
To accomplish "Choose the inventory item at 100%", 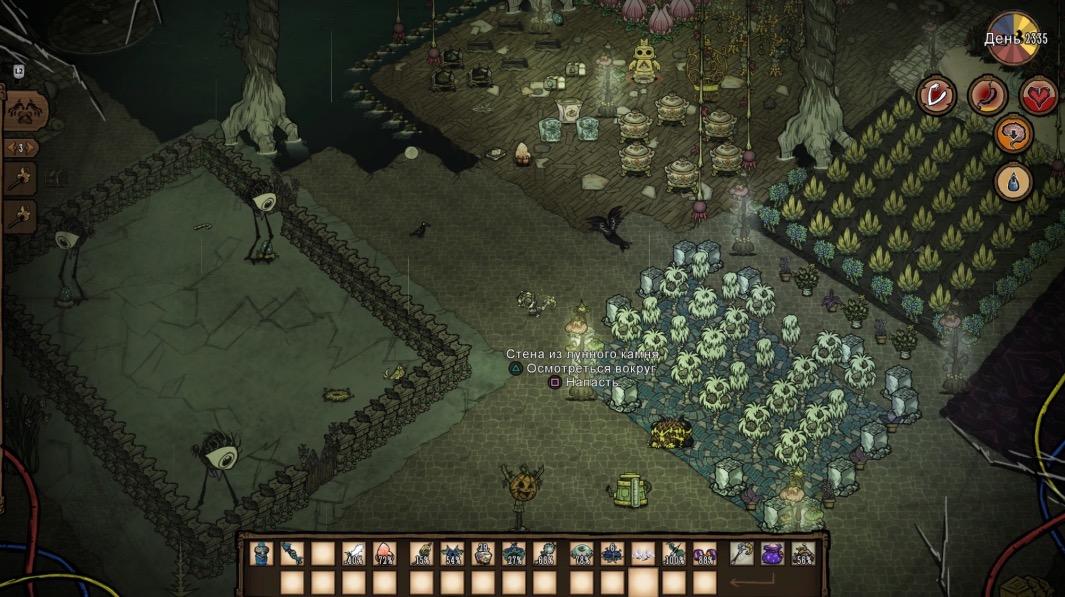I will 675,553.
